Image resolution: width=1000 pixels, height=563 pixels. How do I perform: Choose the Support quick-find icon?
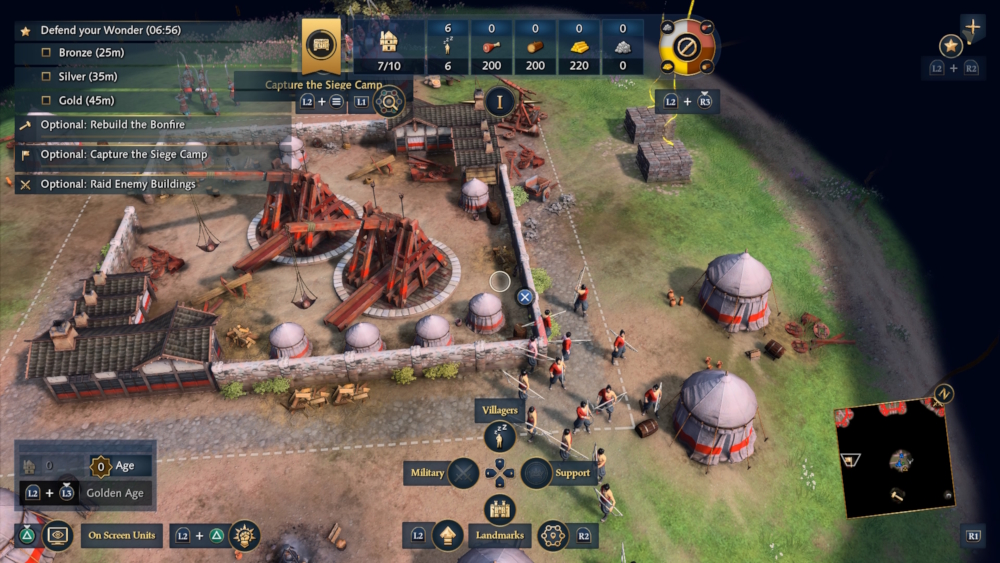(537, 473)
